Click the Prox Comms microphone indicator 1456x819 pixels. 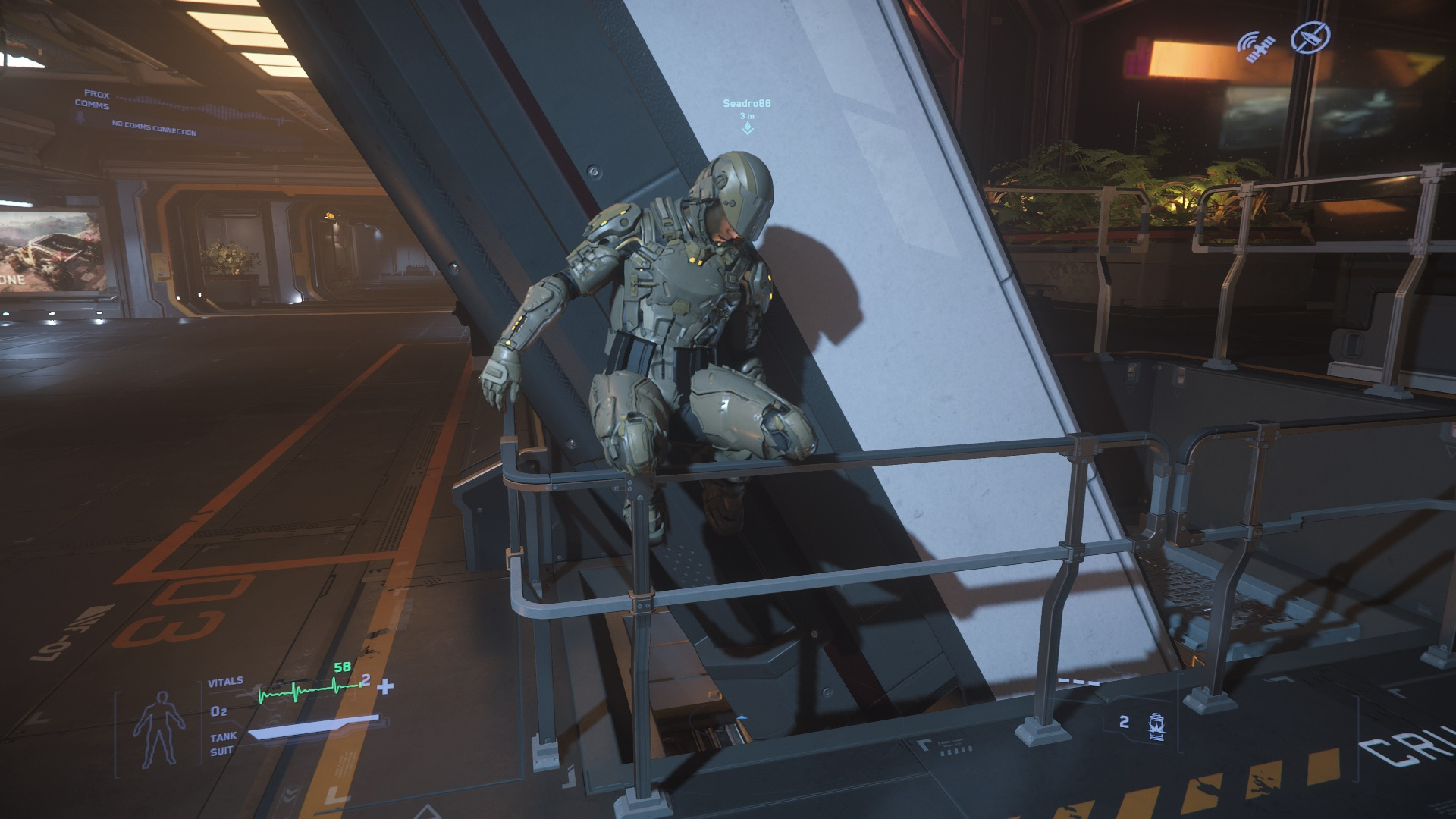pos(80,117)
